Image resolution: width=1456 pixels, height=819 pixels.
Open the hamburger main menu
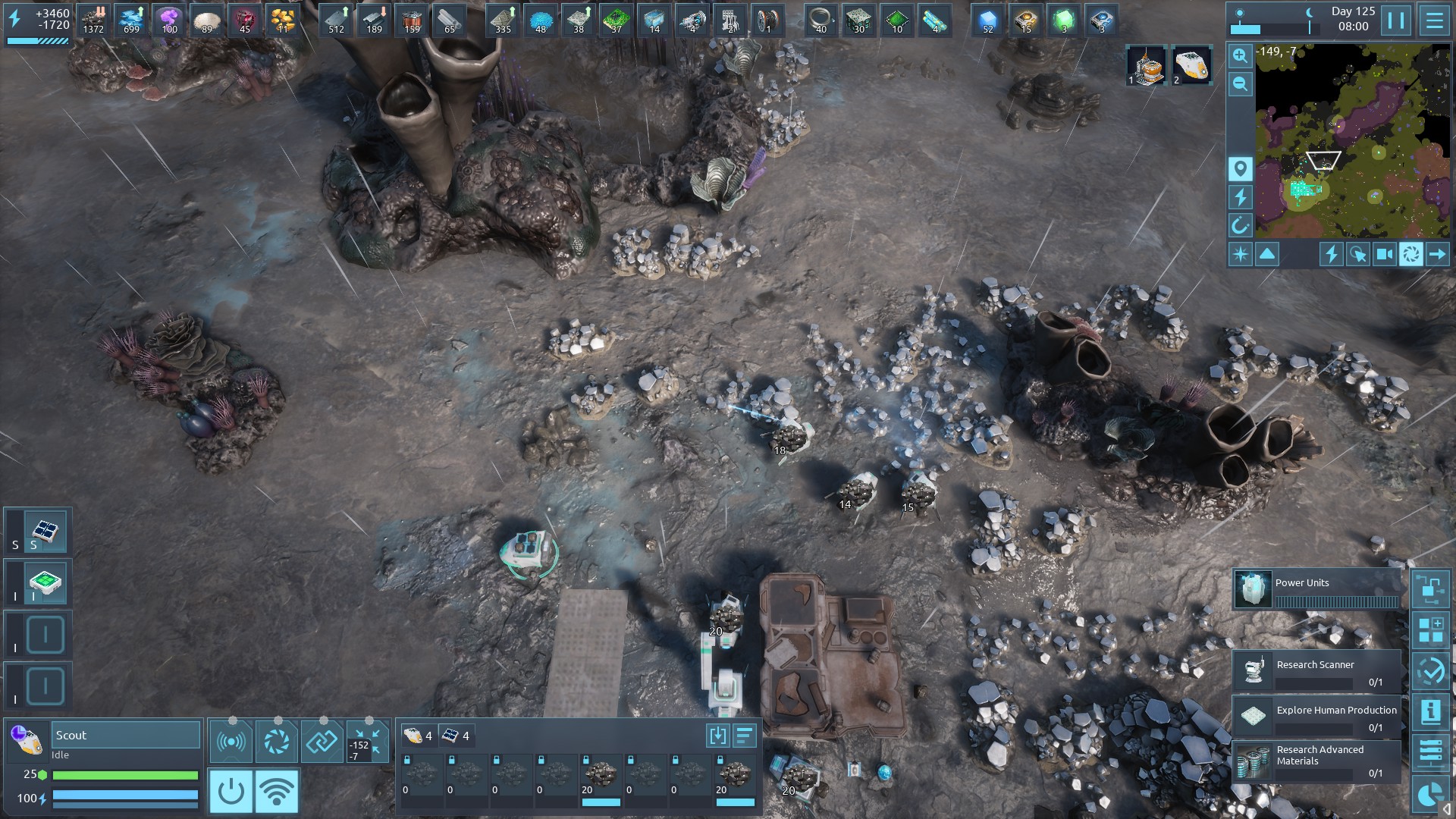(x=1434, y=20)
